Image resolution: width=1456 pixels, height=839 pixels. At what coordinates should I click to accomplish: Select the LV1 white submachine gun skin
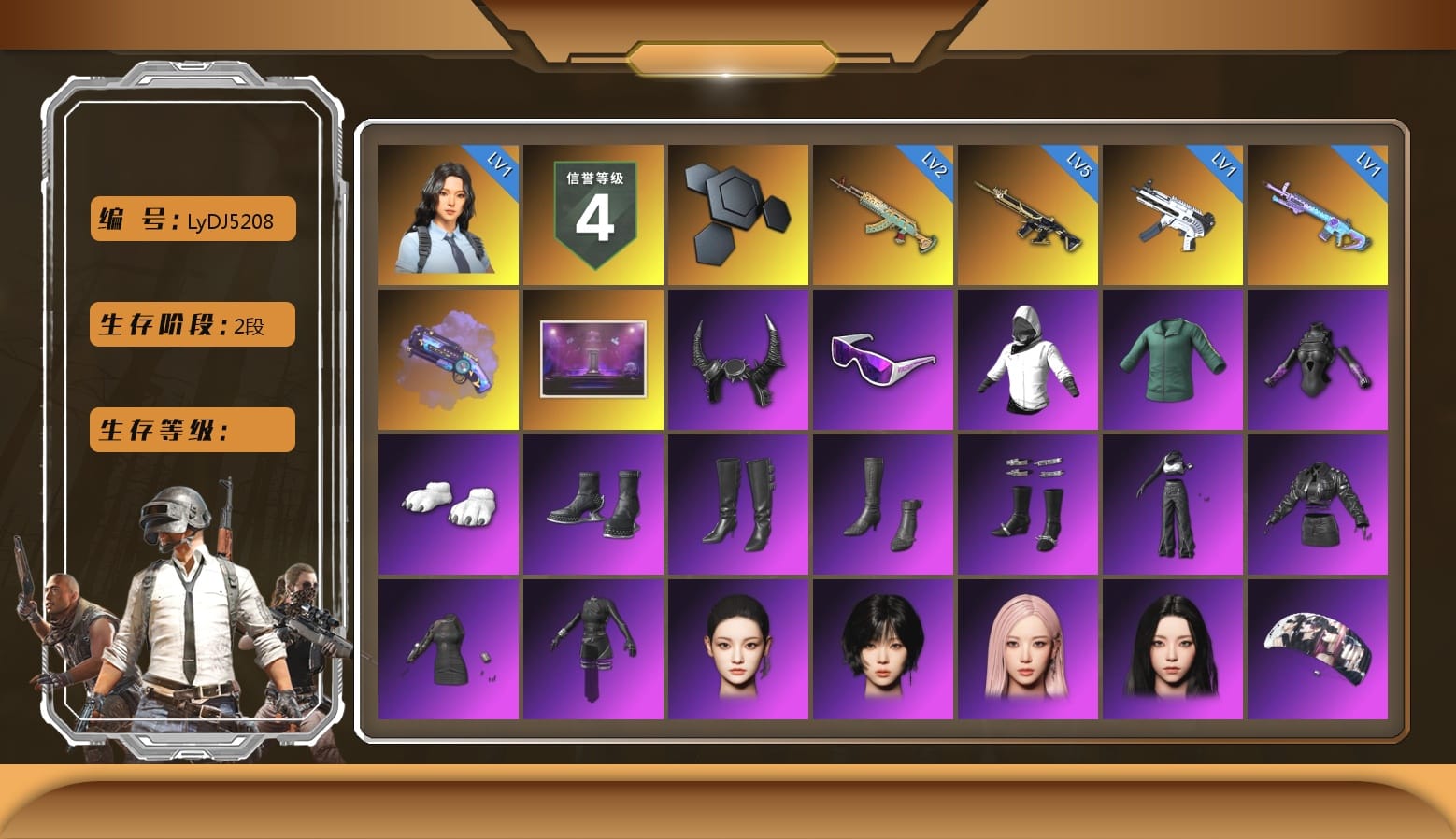(x=1175, y=215)
